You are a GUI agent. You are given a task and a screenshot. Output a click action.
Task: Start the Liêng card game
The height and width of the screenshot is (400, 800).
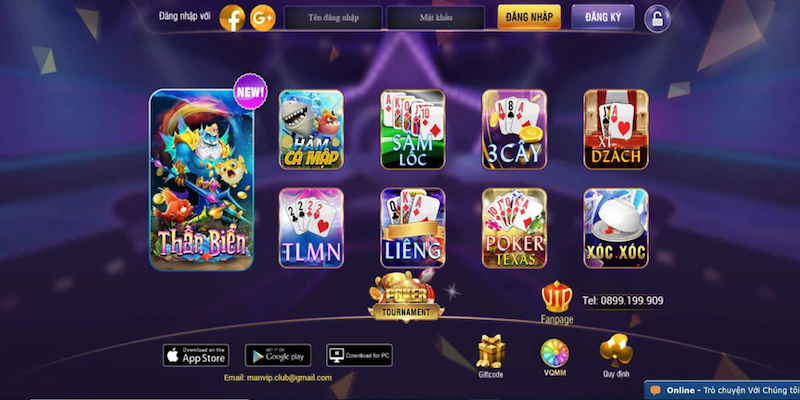(413, 228)
